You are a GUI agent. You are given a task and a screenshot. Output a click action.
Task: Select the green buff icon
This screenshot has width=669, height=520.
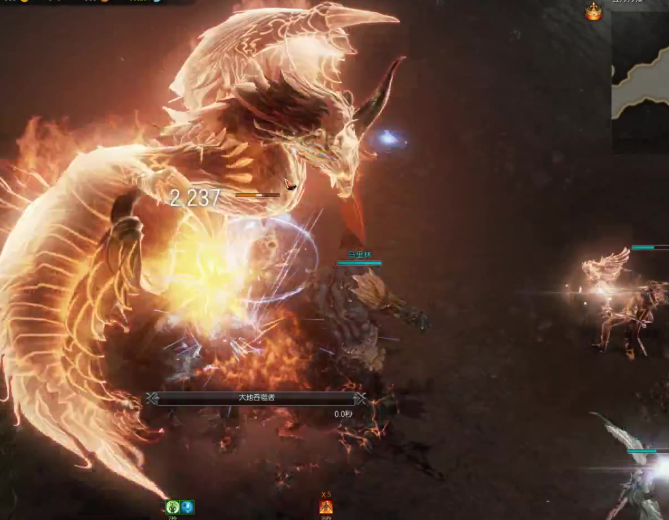[x=173, y=507]
